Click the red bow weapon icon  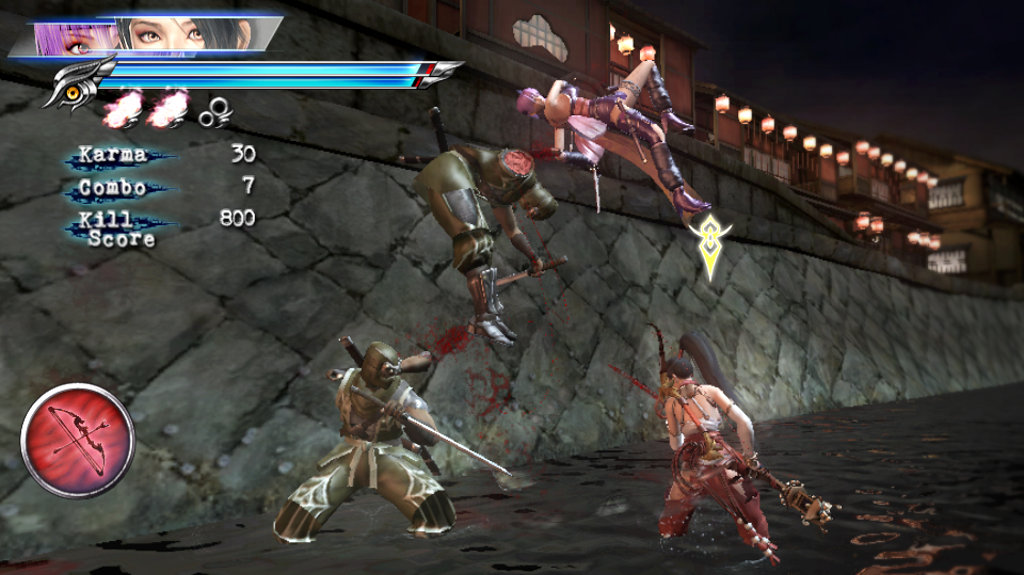[x=77, y=440]
